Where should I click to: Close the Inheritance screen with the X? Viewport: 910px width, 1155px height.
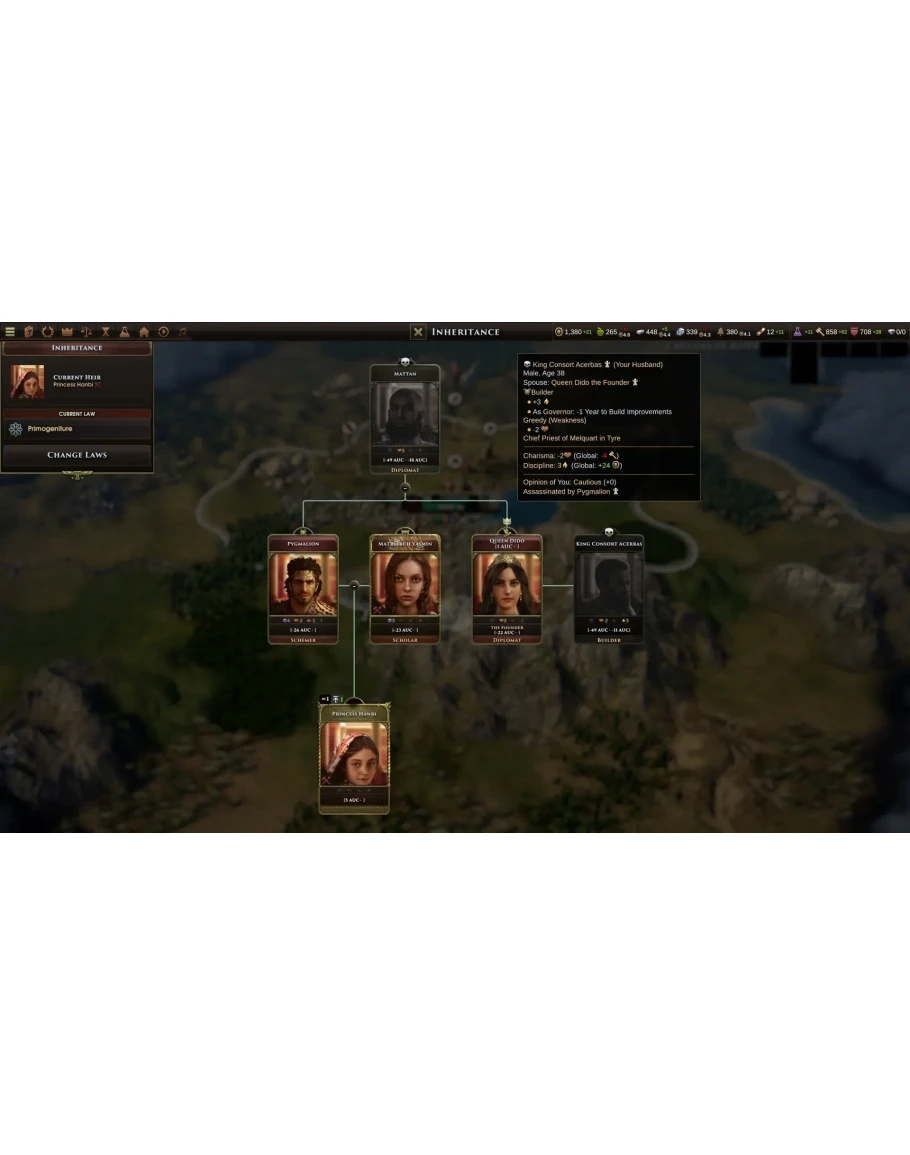click(x=418, y=332)
